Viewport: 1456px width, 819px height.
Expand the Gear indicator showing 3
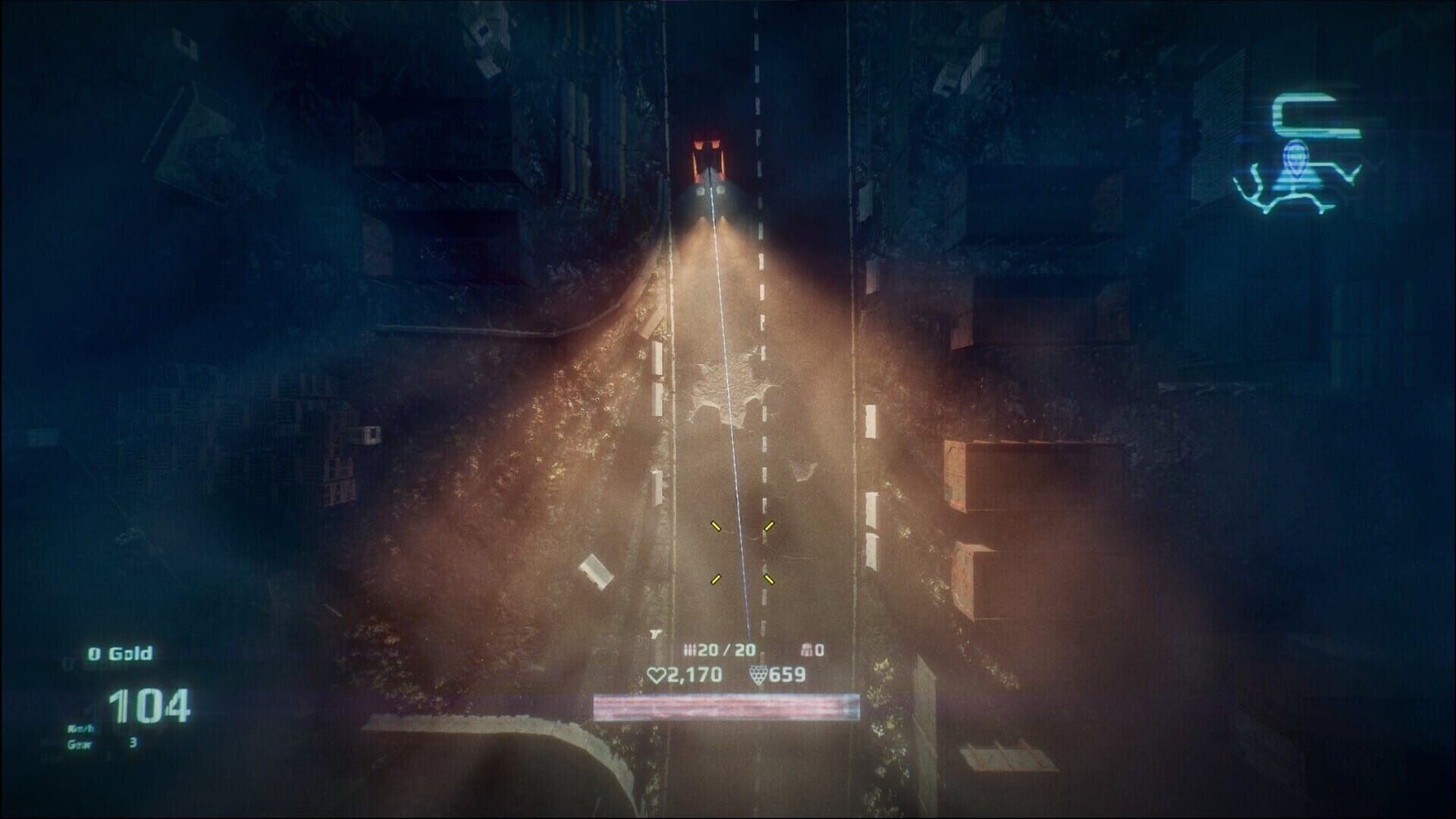coord(106,744)
